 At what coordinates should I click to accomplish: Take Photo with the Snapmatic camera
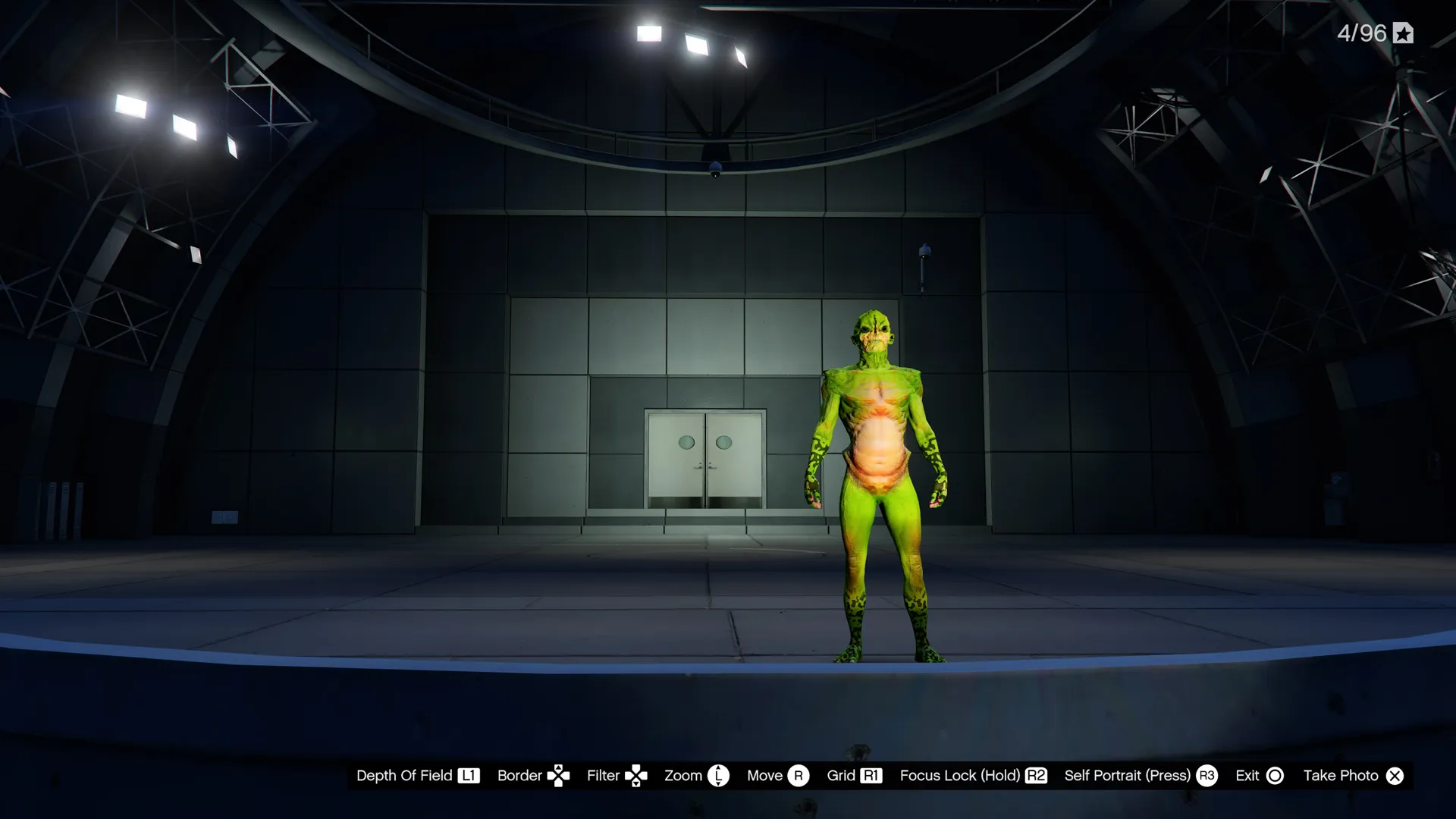1353,776
